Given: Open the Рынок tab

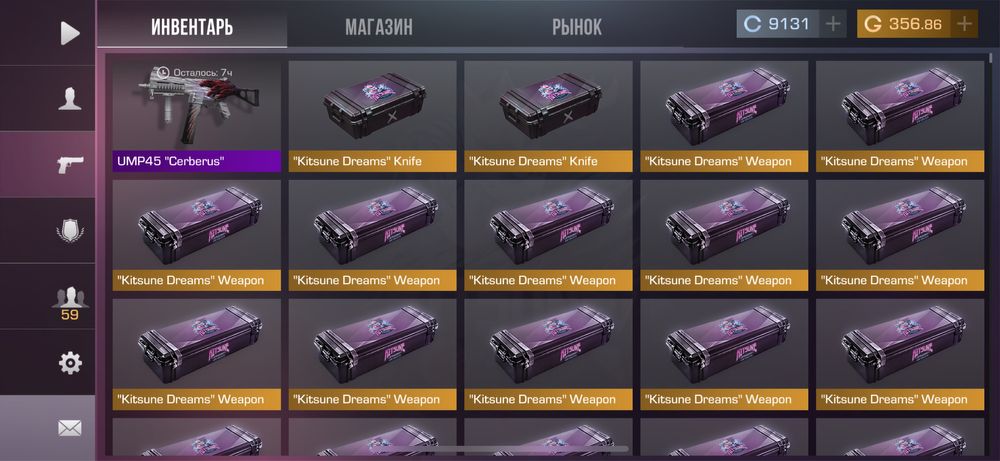Looking at the screenshot, I should [x=577, y=26].
